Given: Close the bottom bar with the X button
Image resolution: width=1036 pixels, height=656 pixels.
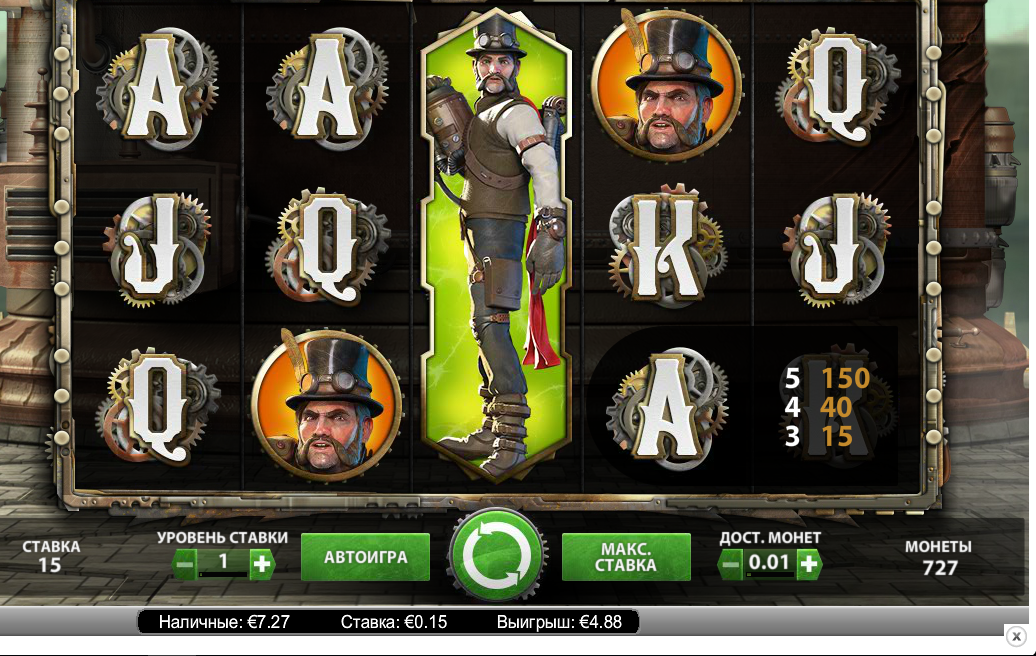Looking at the screenshot, I should pyautogui.click(x=1016, y=636).
